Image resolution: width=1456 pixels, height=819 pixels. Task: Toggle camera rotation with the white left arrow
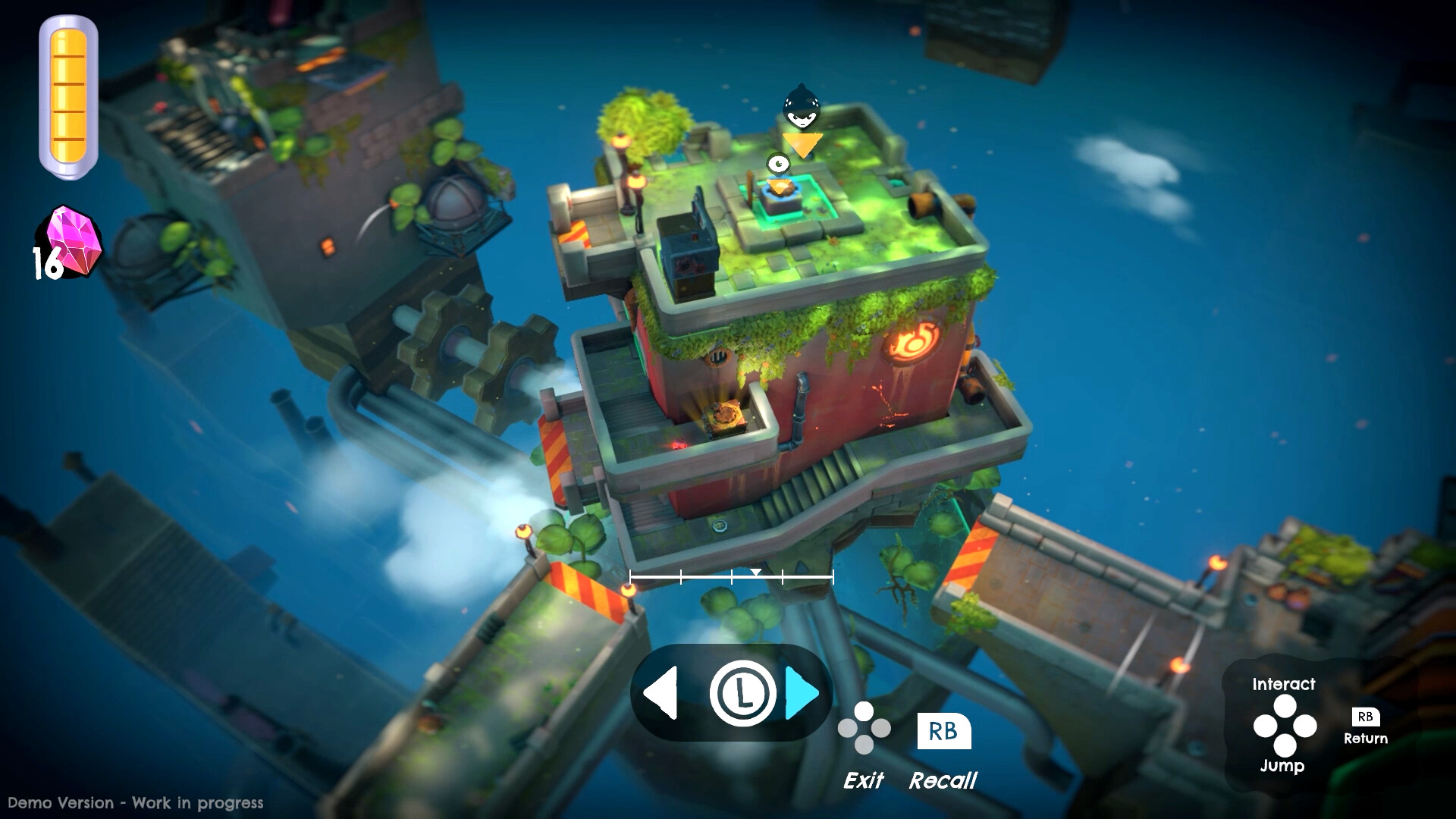pyautogui.click(x=661, y=692)
